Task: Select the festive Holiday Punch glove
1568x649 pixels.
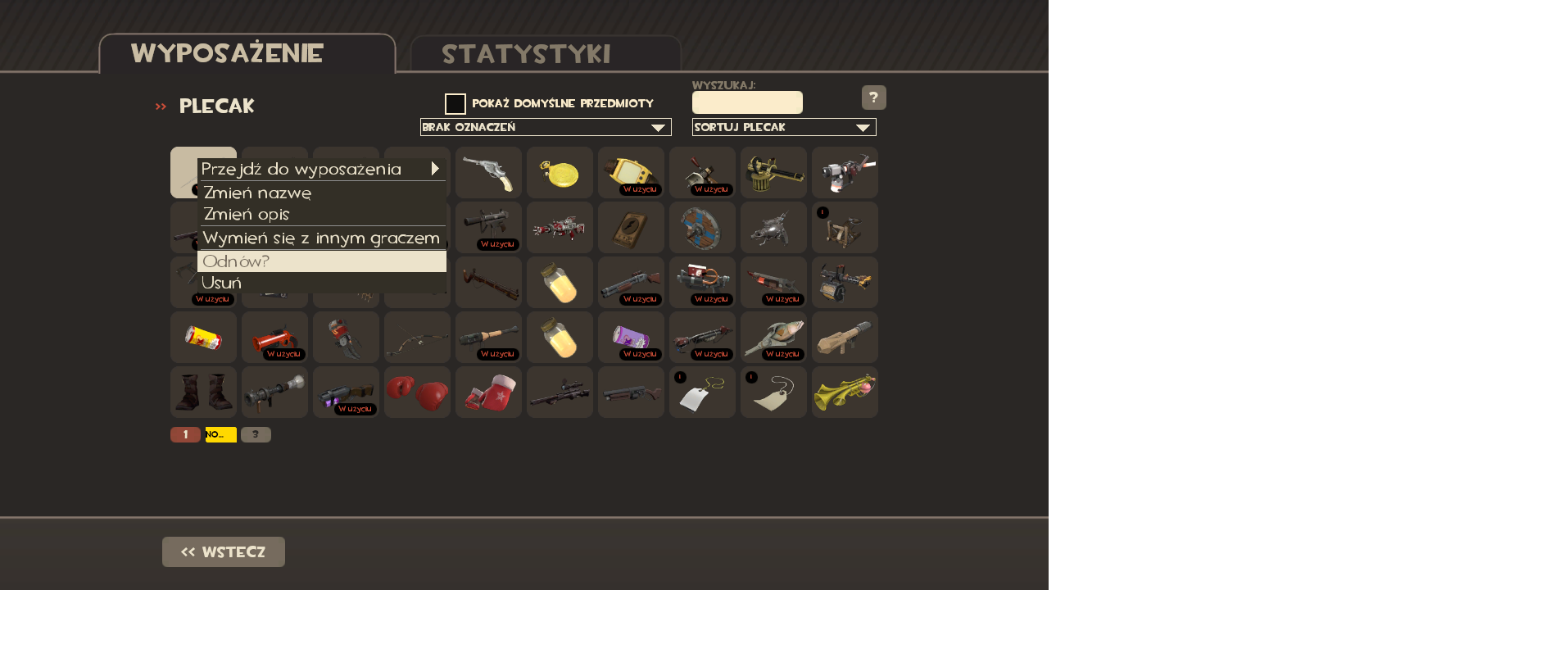Action: [x=488, y=392]
